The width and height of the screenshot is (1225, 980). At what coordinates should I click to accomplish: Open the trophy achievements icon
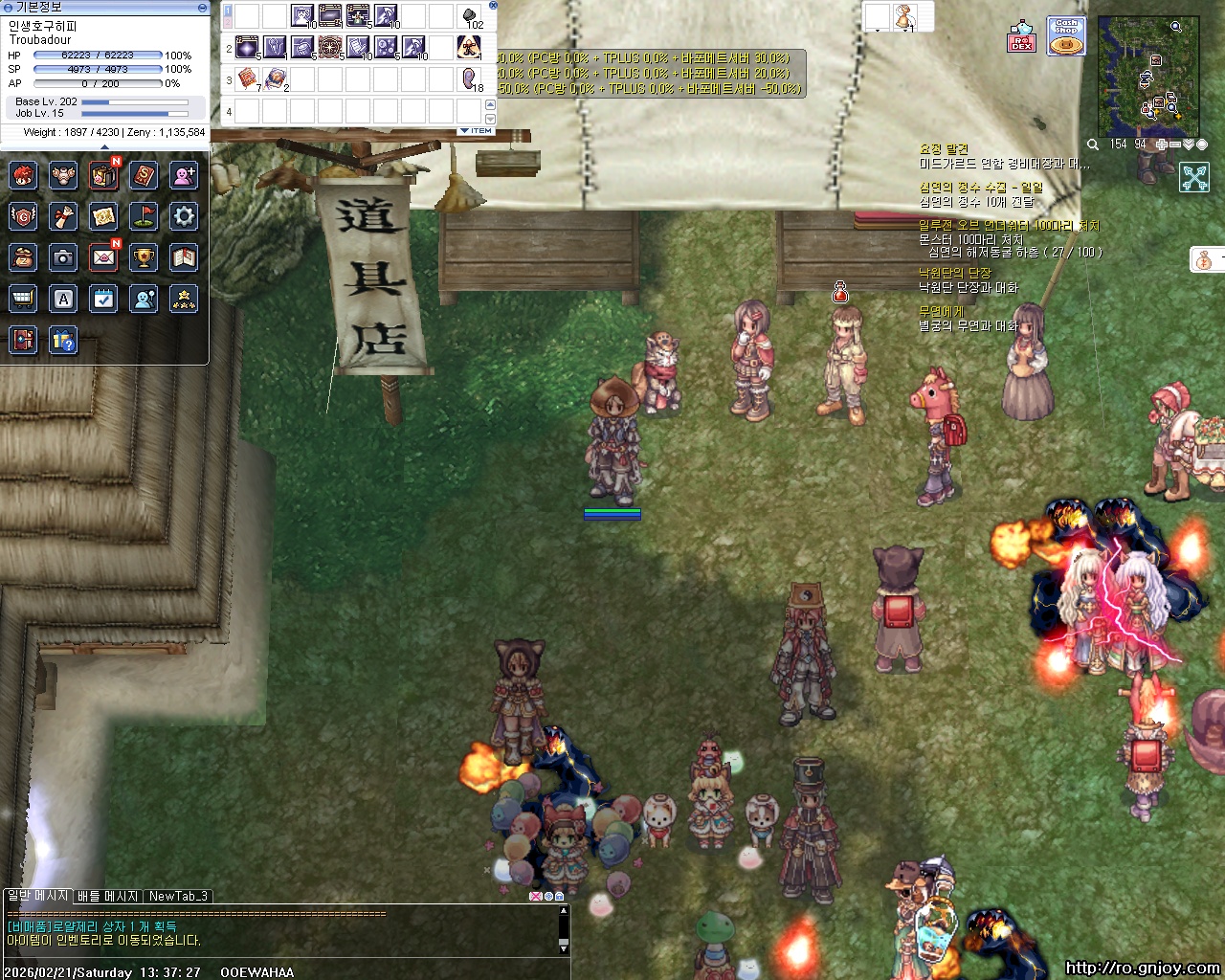pos(144,257)
